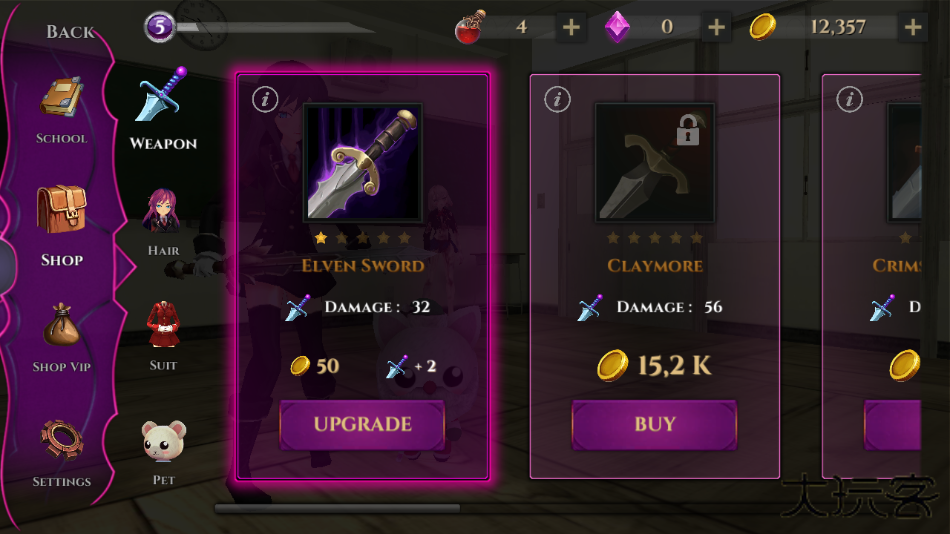Choose the Suit category
This screenshot has width=950, height=534.
[163, 336]
